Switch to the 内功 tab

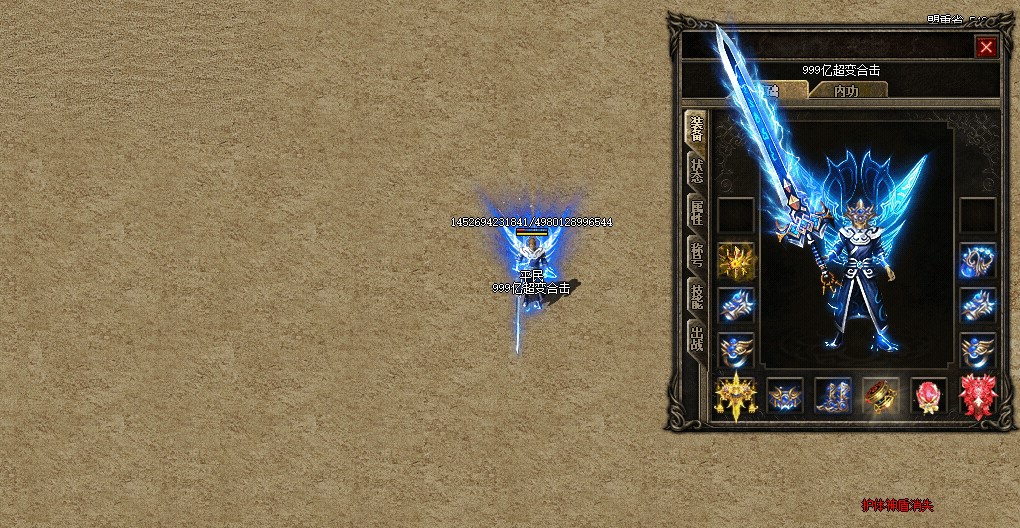(x=846, y=91)
